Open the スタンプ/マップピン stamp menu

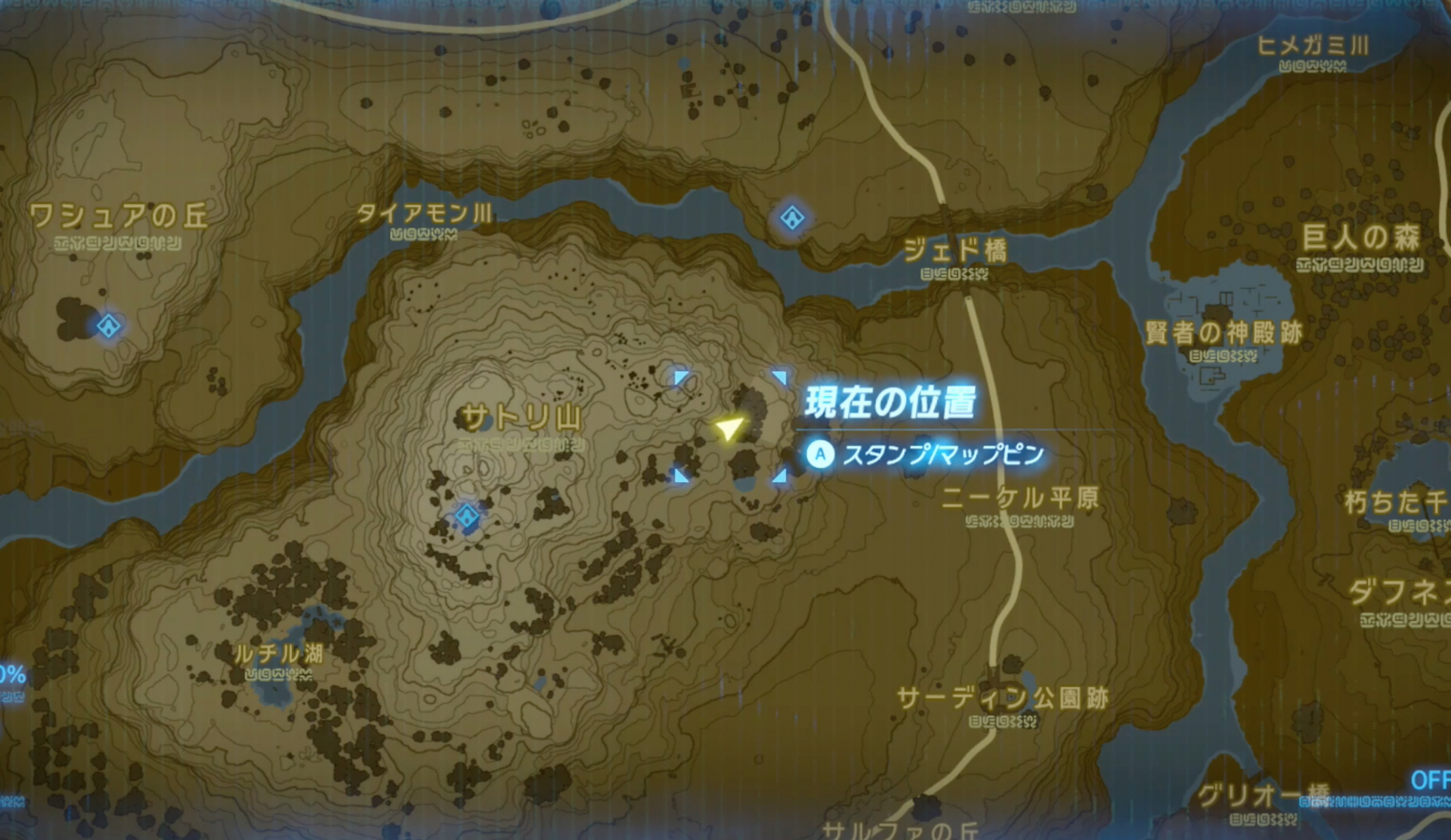click(x=943, y=455)
